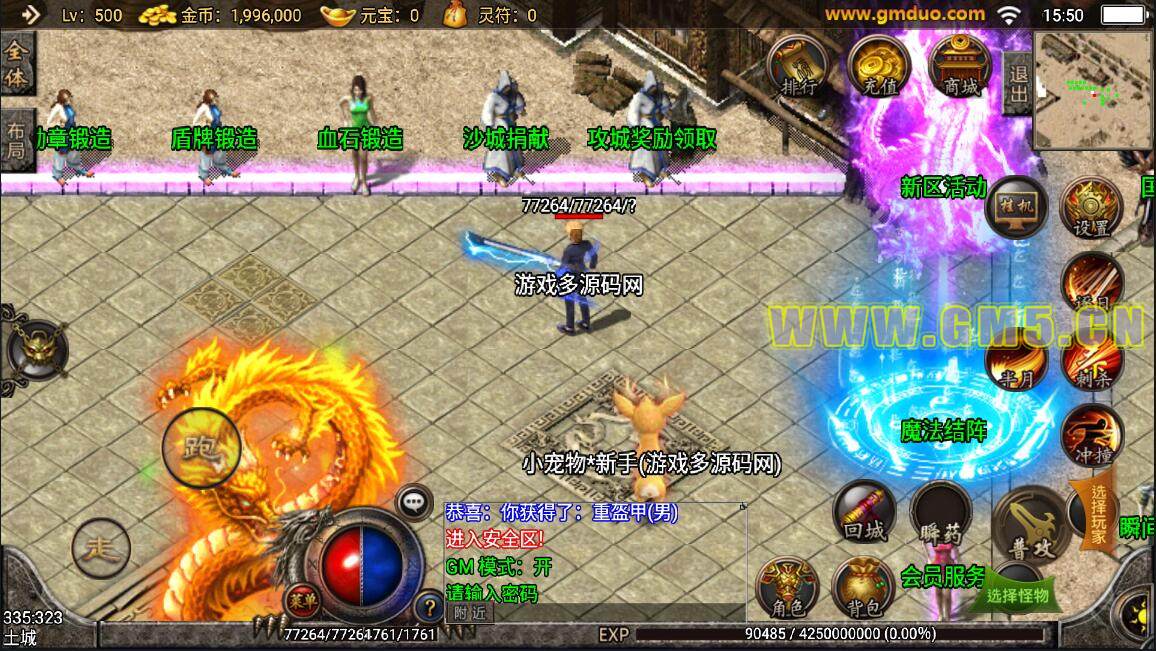The image size is (1156, 651).
Task: Open the red 菜单 menu button
Action: (300, 600)
